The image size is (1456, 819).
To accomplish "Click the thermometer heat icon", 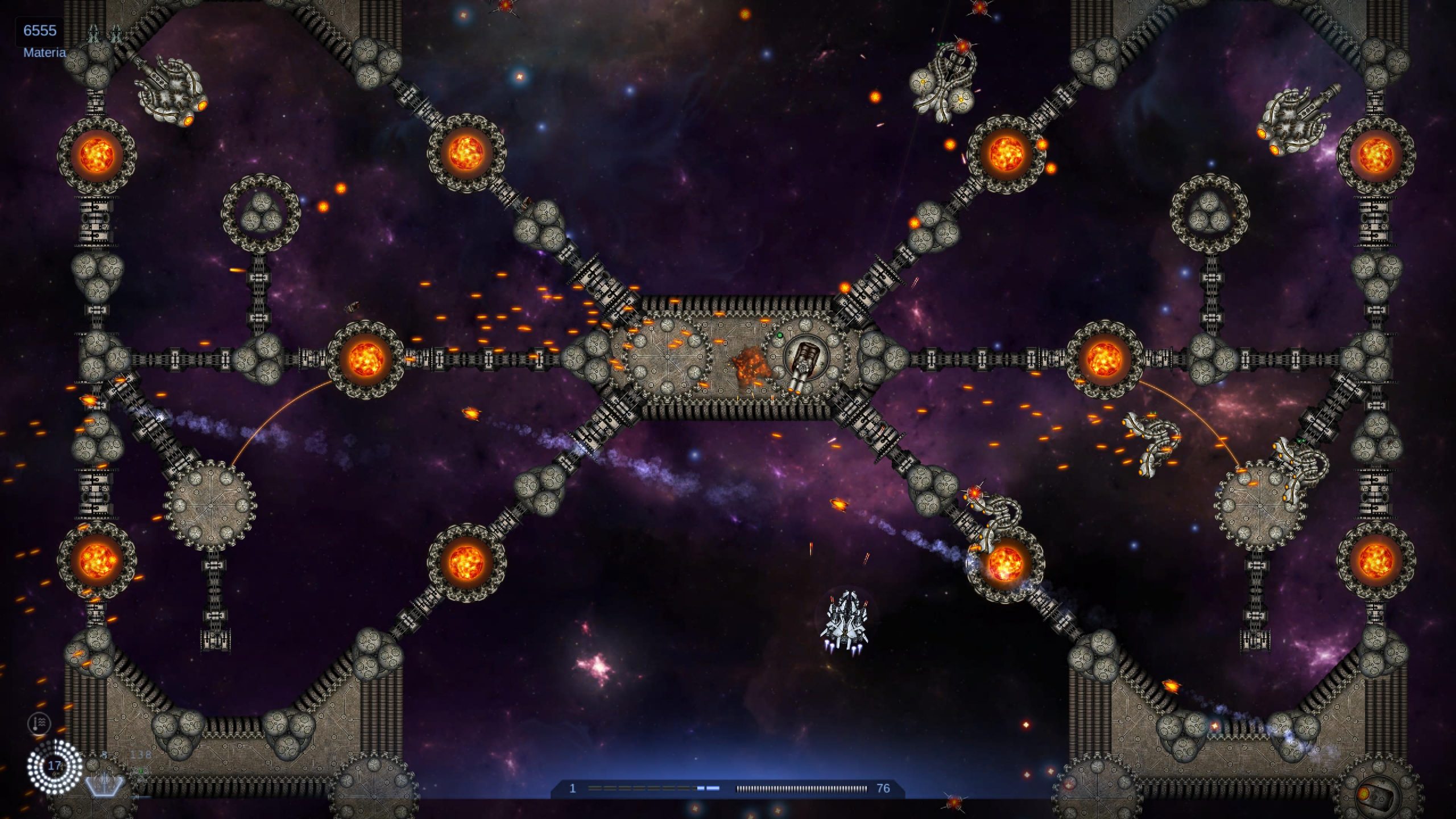I will (39, 723).
